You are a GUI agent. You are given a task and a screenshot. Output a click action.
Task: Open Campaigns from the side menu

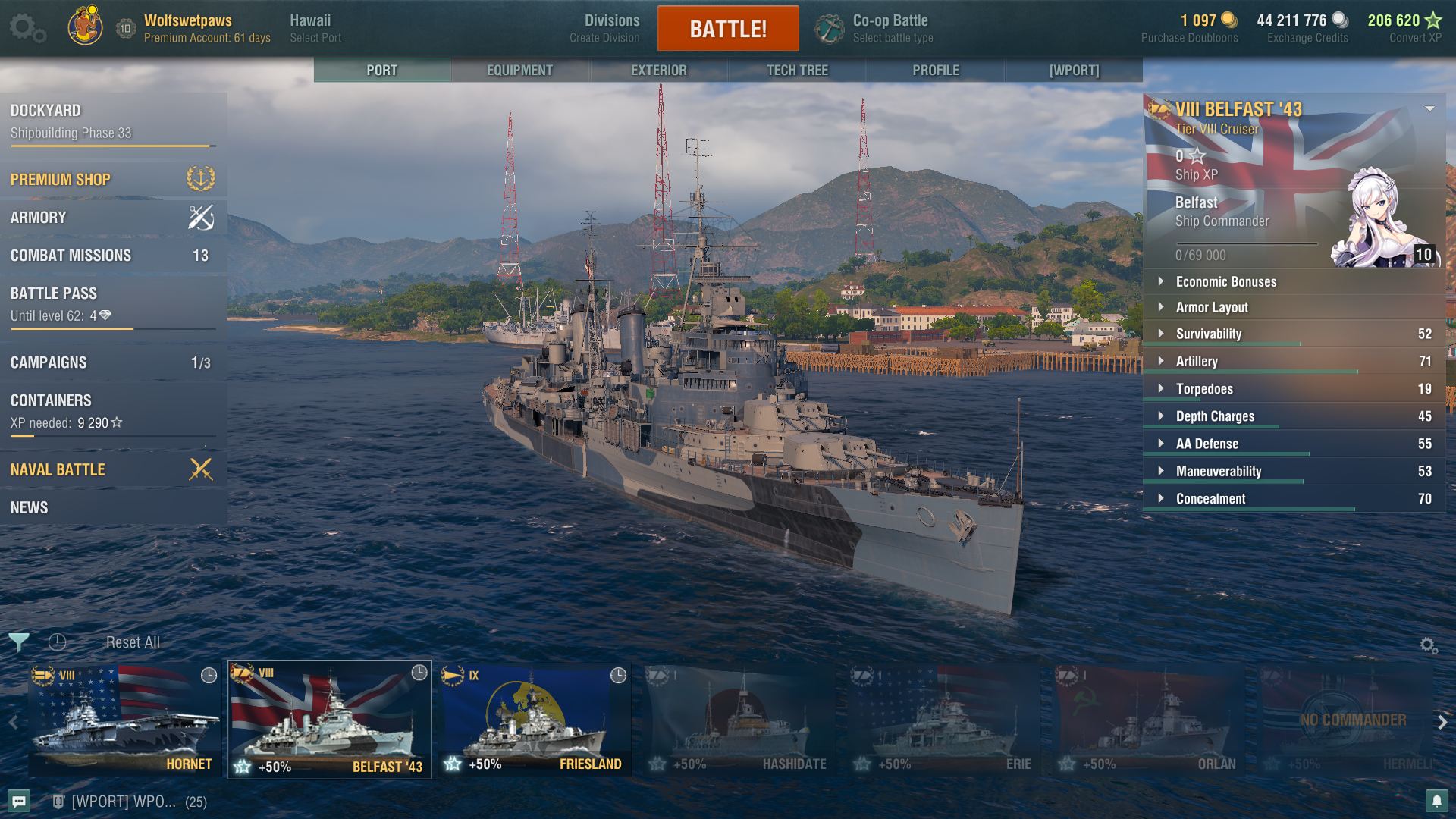click(112, 362)
